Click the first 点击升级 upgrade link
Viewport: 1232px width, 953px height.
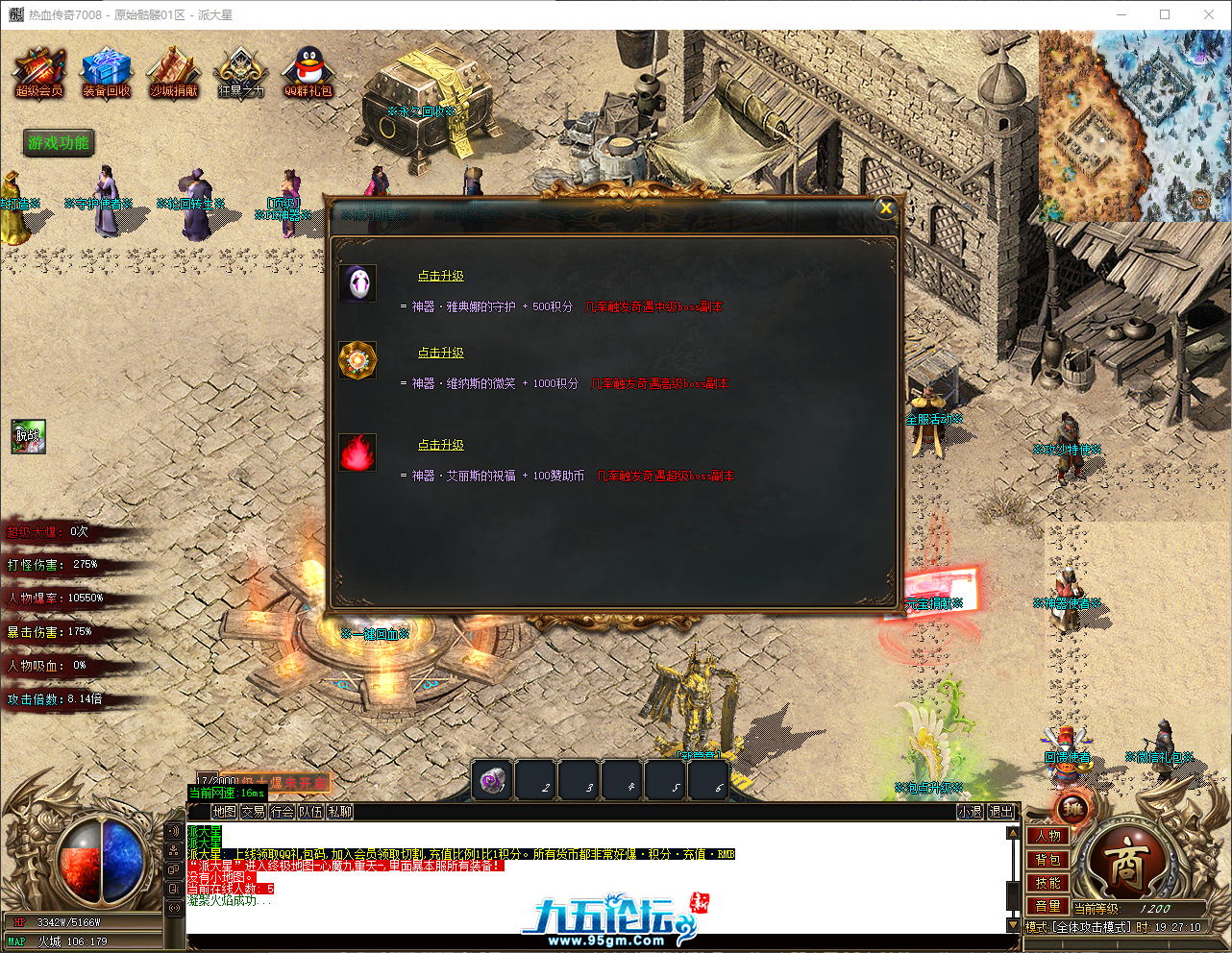click(440, 275)
